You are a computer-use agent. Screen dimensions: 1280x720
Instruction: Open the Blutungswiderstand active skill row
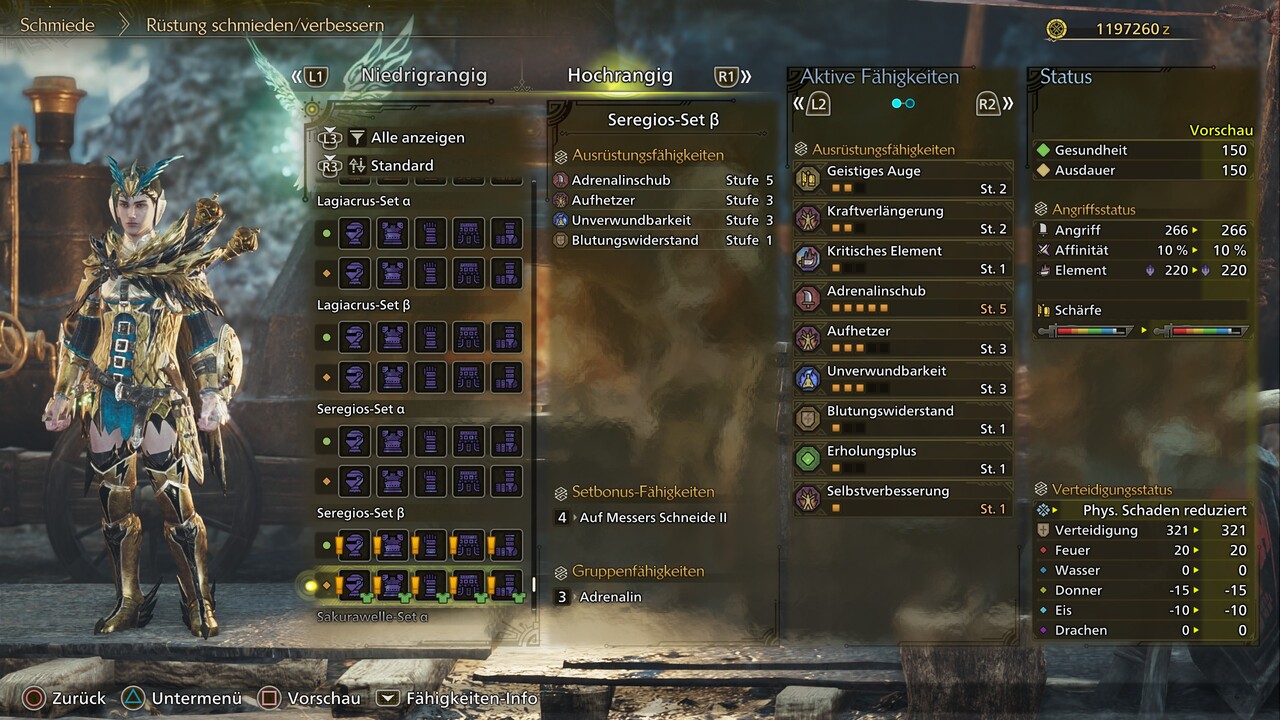click(903, 419)
